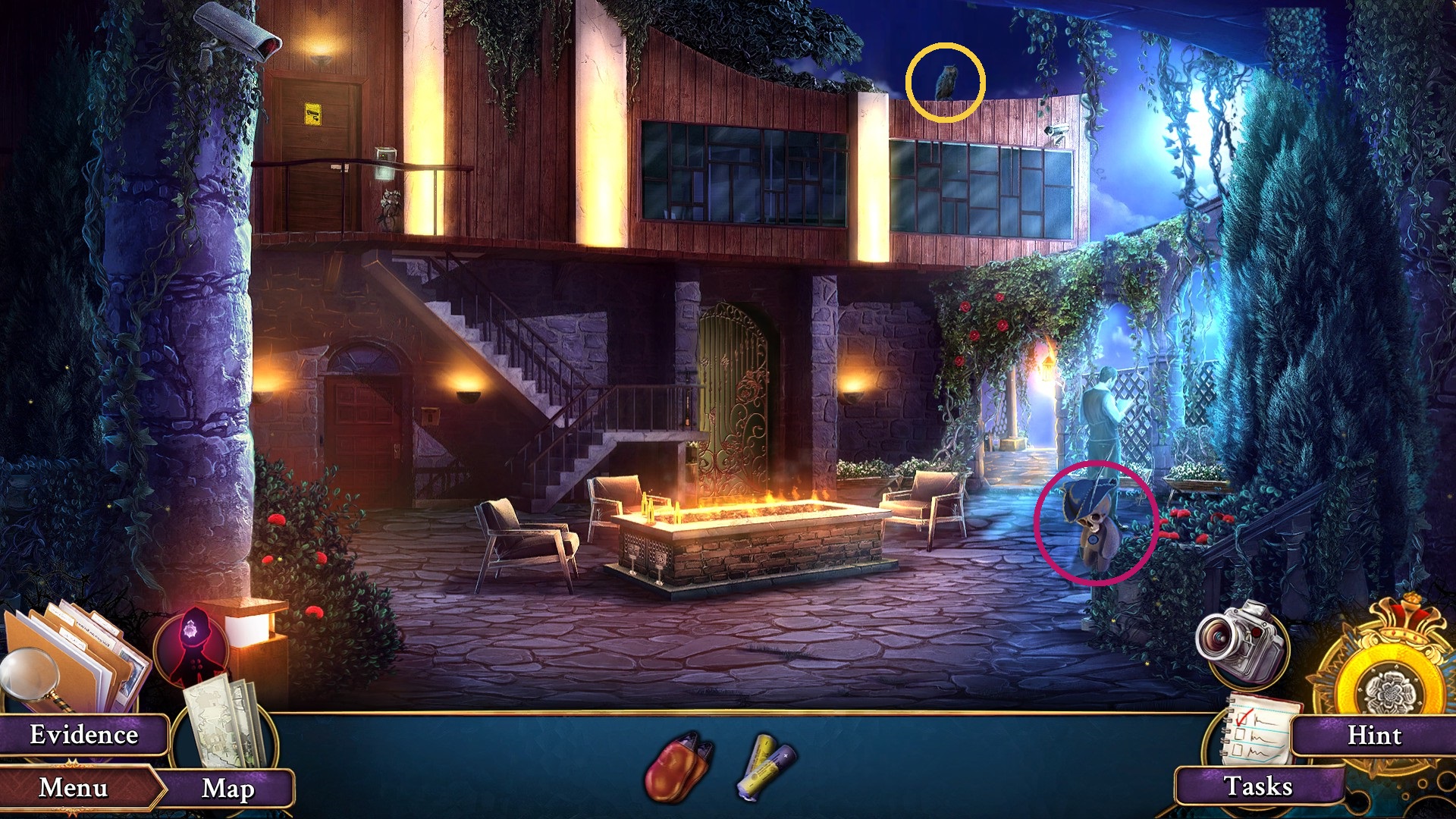
Task: Click the Map button
Action: coord(227,789)
